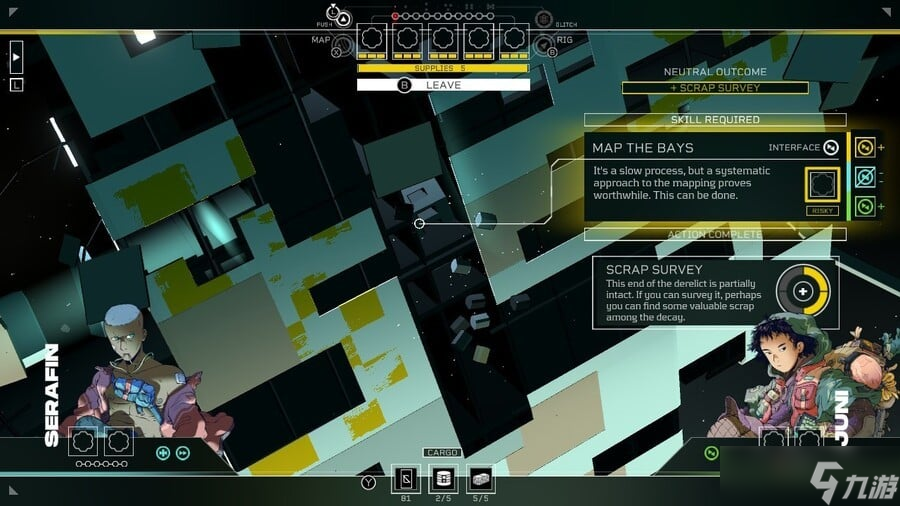
Task: Click the dice slot marked Risky
Action: 820,185
